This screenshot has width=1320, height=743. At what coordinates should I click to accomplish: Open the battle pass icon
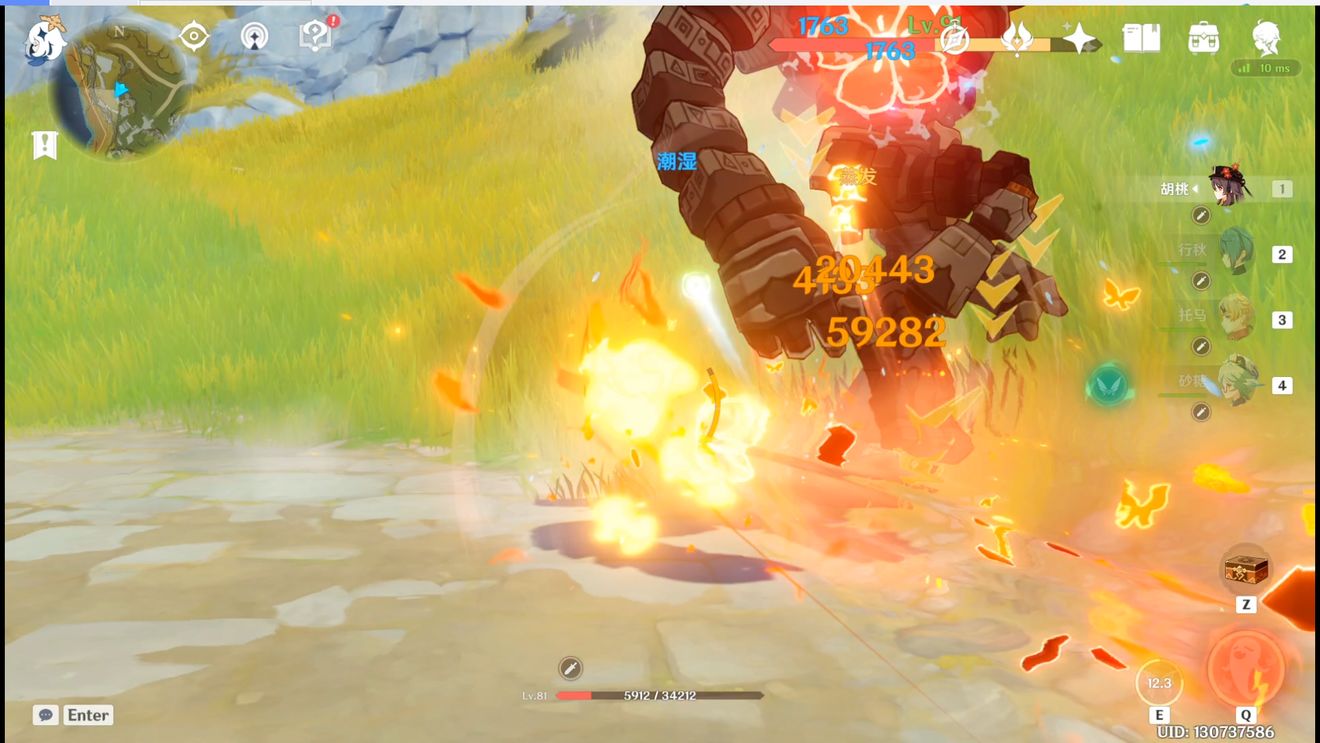pyautogui.click(x=1018, y=38)
